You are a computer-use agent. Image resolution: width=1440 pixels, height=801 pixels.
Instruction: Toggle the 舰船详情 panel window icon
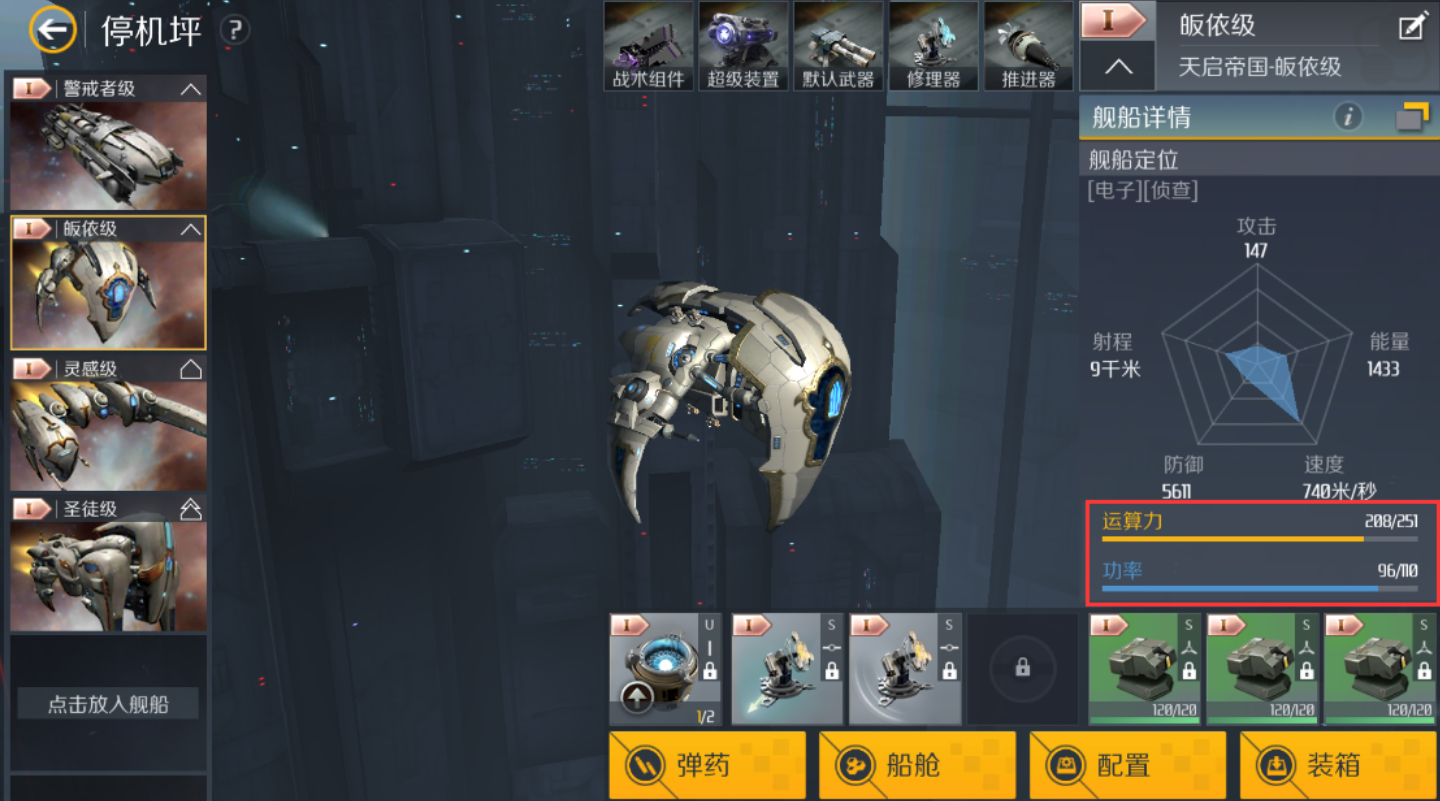click(x=1412, y=118)
